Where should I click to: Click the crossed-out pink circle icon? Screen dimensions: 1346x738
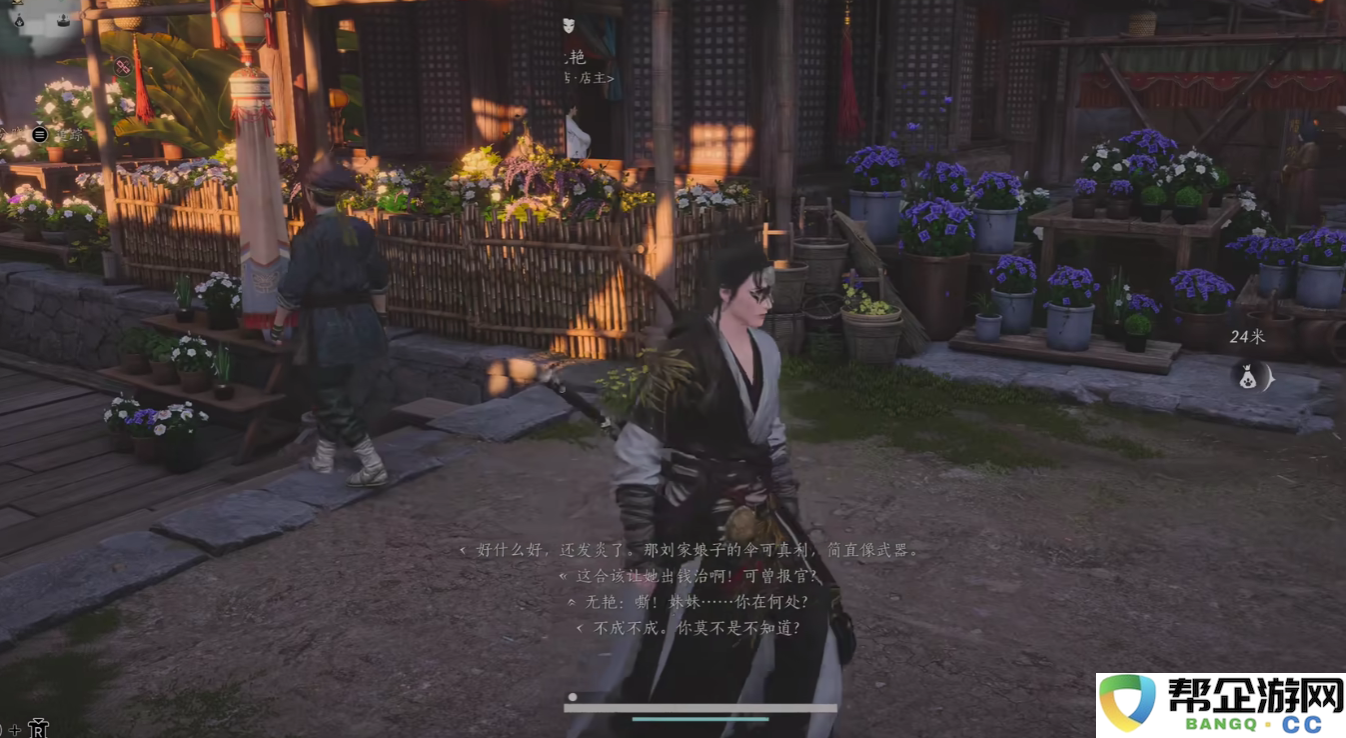coord(122,66)
